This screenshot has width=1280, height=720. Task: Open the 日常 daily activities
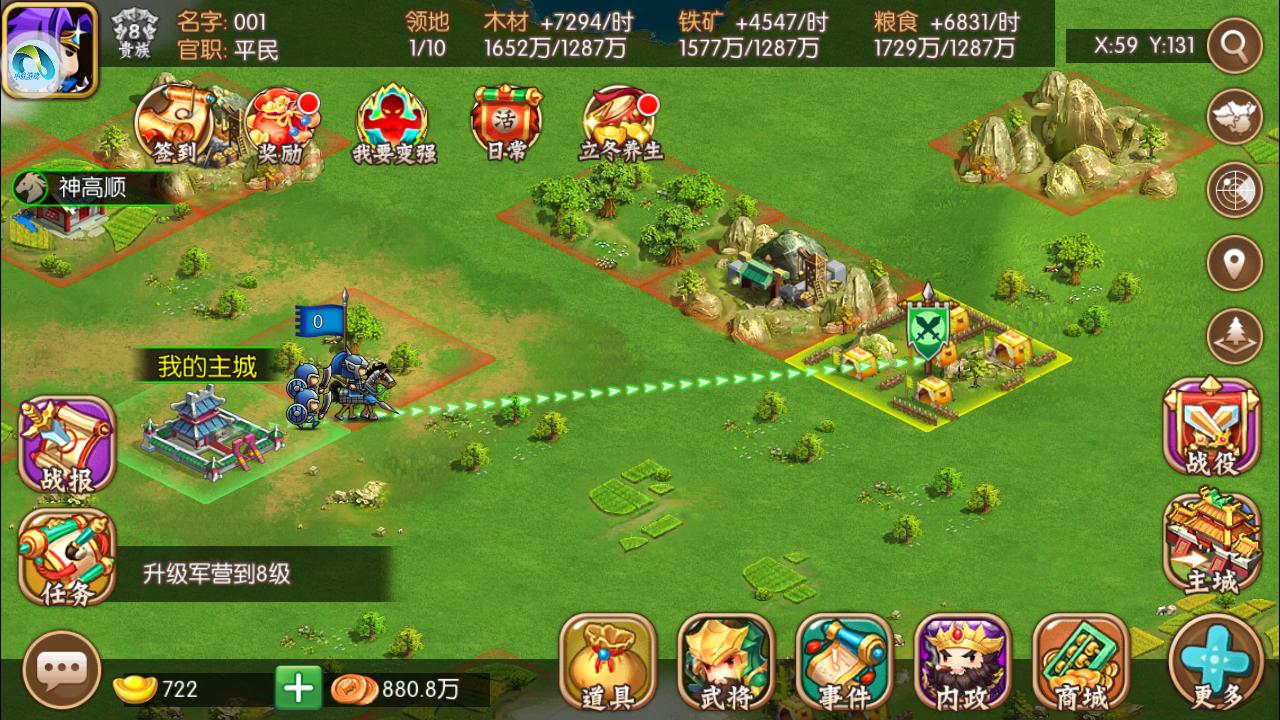pos(505,125)
